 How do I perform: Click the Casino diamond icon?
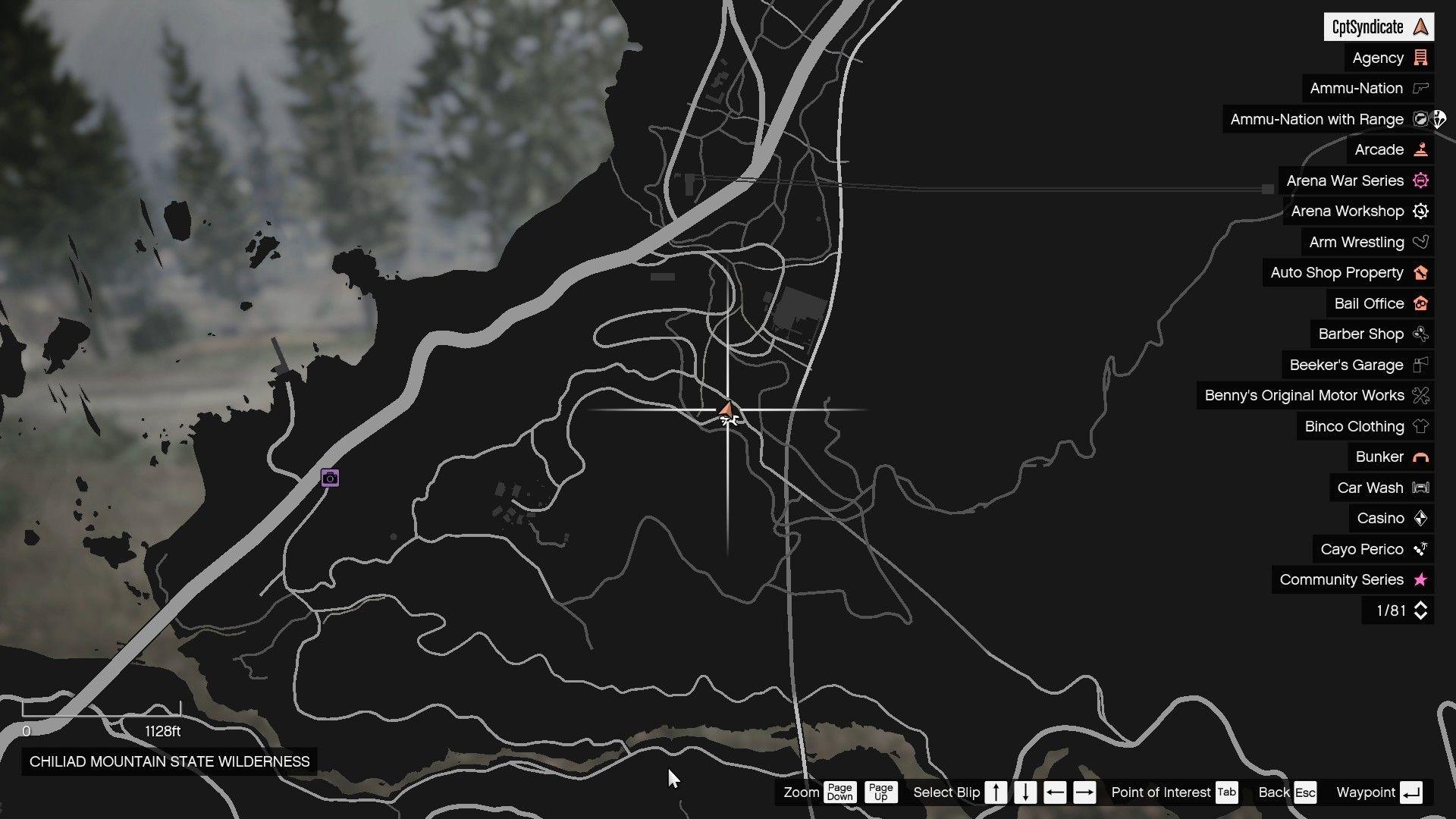coord(1422,518)
